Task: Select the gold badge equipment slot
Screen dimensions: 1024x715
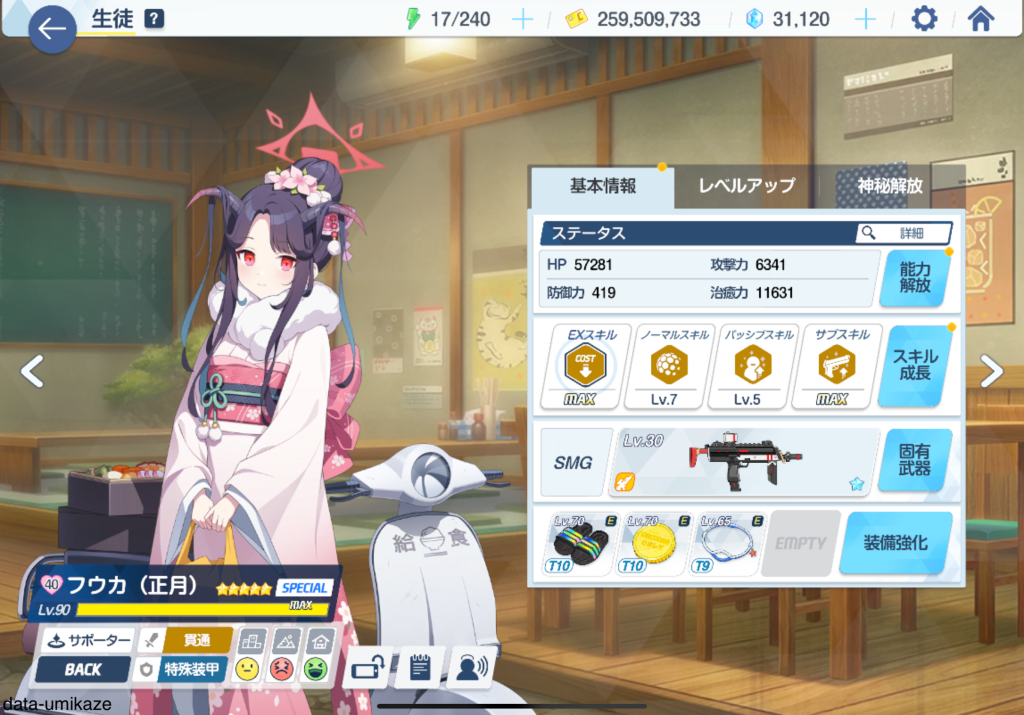Action: 654,544
